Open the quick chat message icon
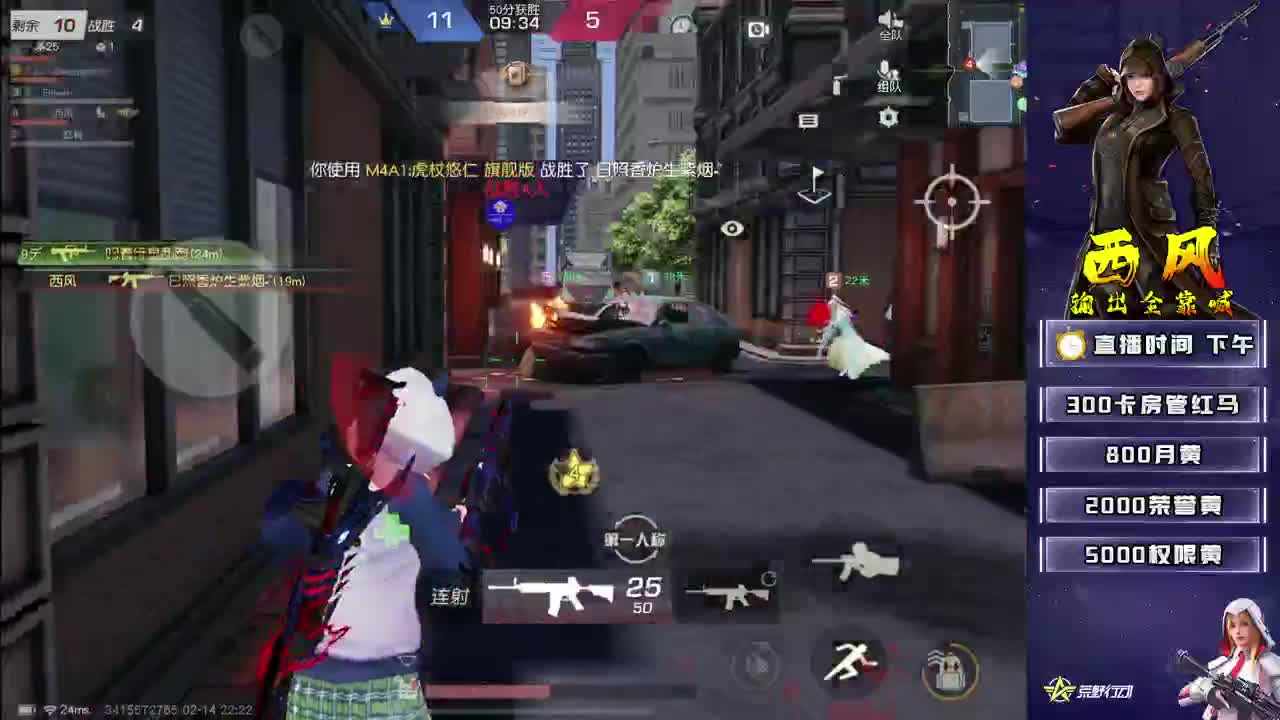The height and width of the screenshot is (720, 1280). pos(808,120)
